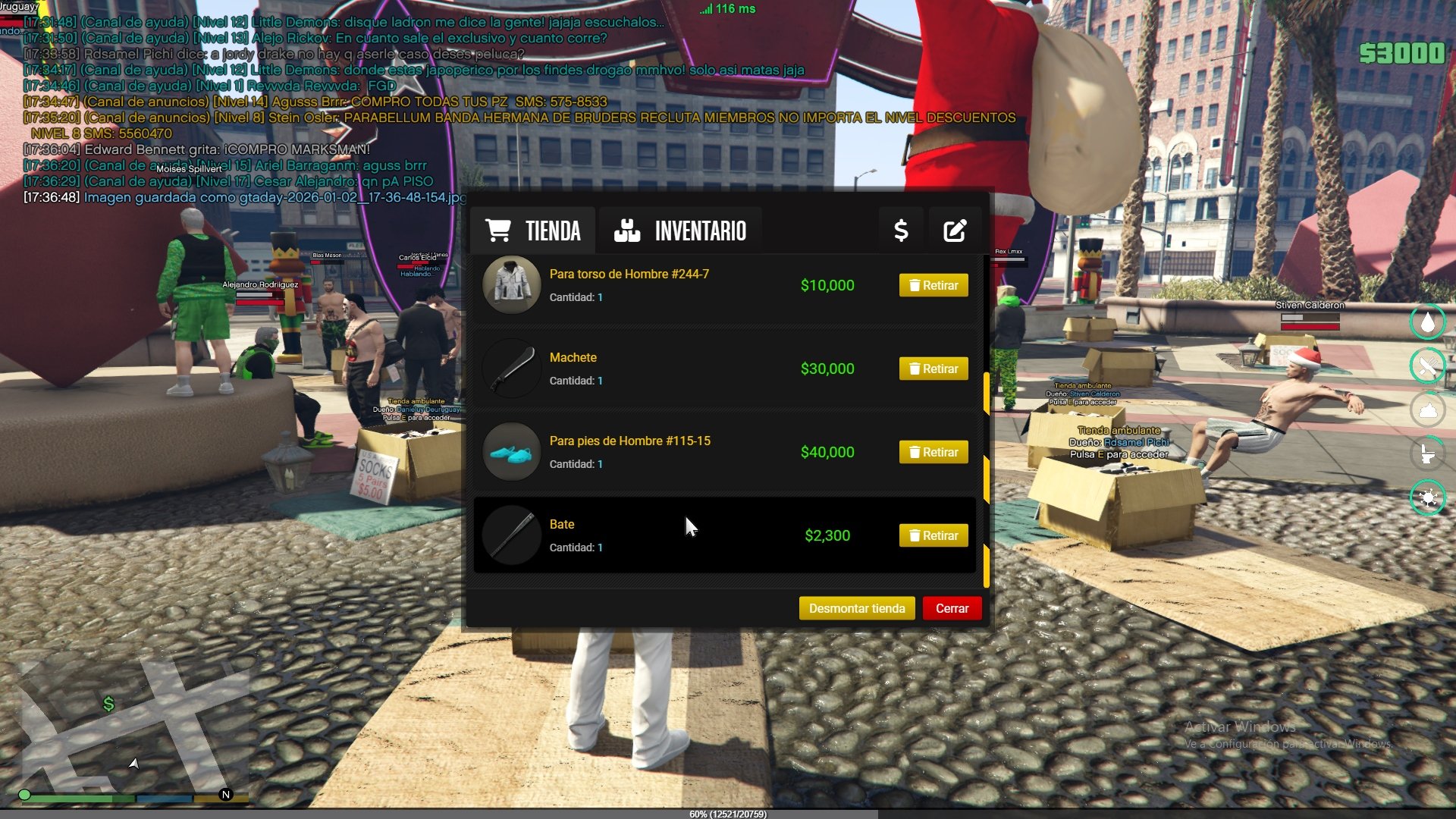Open the edit pencil button
The height and width of the screenshot is (819, 1456).
pyautogui.click(x=955, y=231)
